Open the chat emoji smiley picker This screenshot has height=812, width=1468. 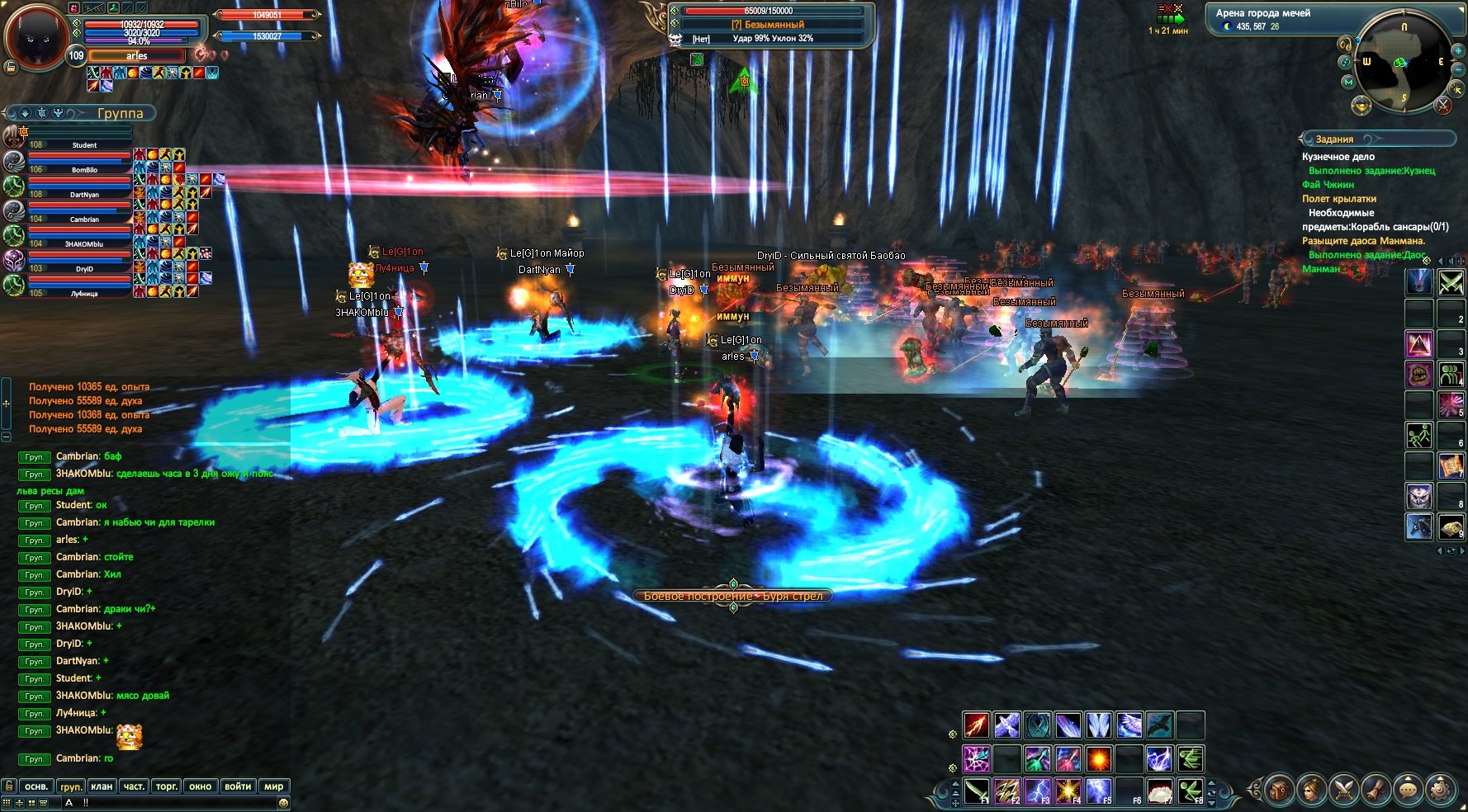pos(283,803)
